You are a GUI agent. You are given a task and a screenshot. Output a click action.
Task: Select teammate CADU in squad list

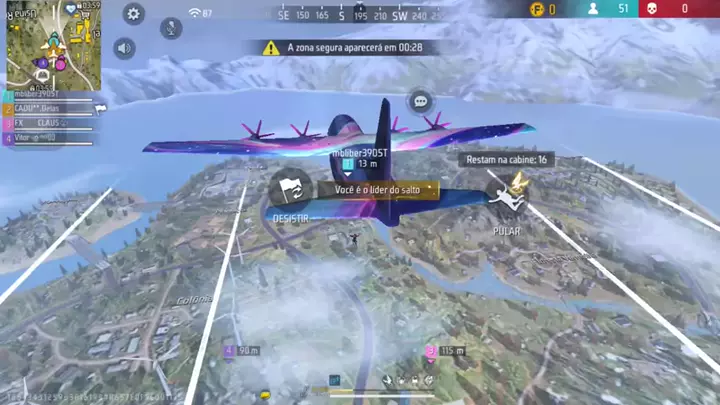(x=45, y=109)
